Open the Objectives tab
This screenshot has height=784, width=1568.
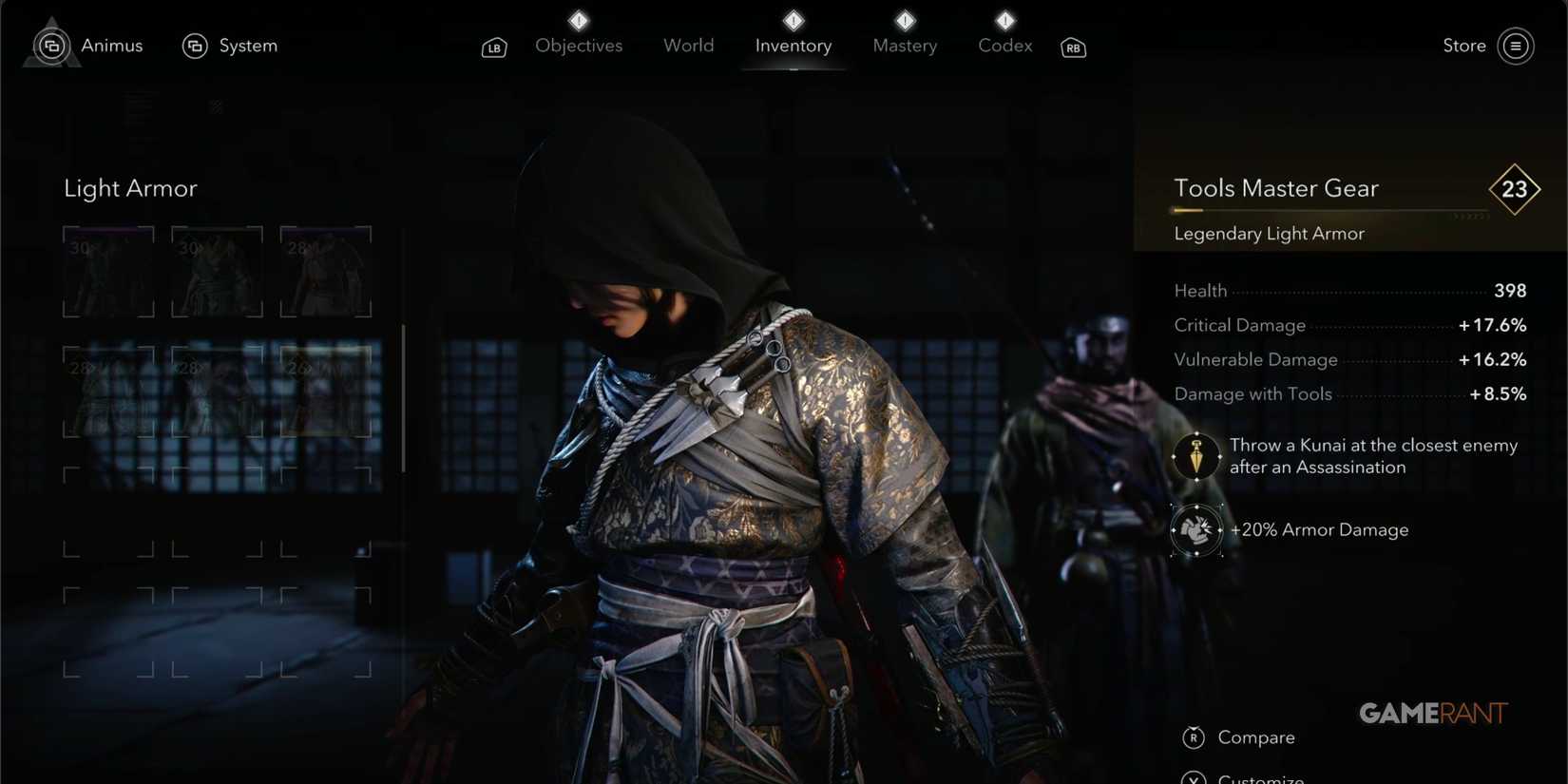[579, 45]
